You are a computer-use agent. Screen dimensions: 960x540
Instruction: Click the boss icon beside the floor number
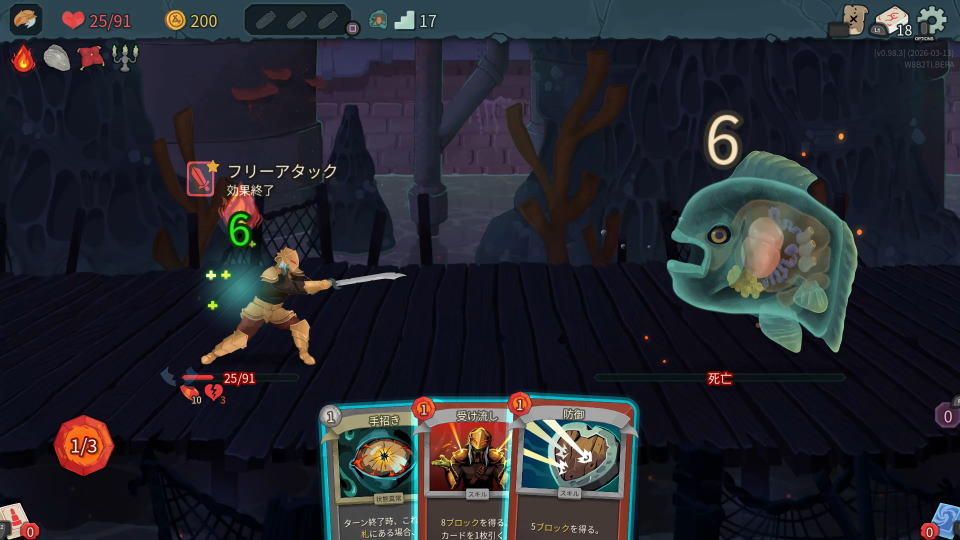(x=378, y=20)
